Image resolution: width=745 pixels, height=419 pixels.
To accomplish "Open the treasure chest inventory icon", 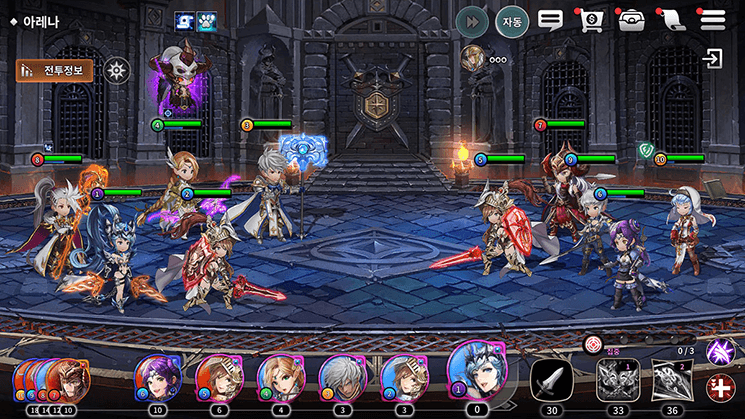I will coord(631,20).
